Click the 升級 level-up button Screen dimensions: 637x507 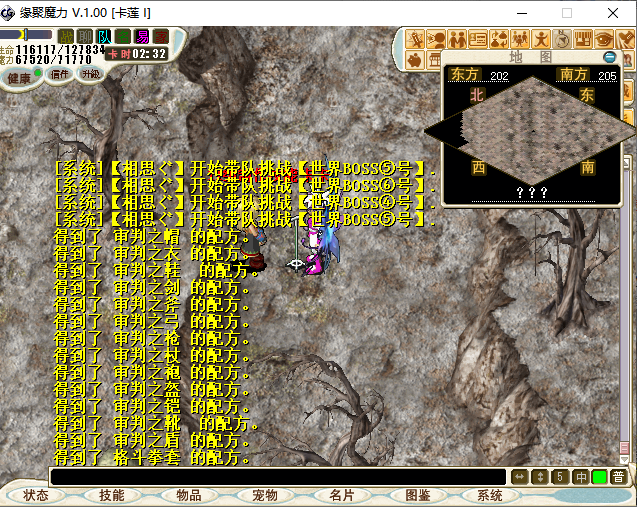coord(90,74)
